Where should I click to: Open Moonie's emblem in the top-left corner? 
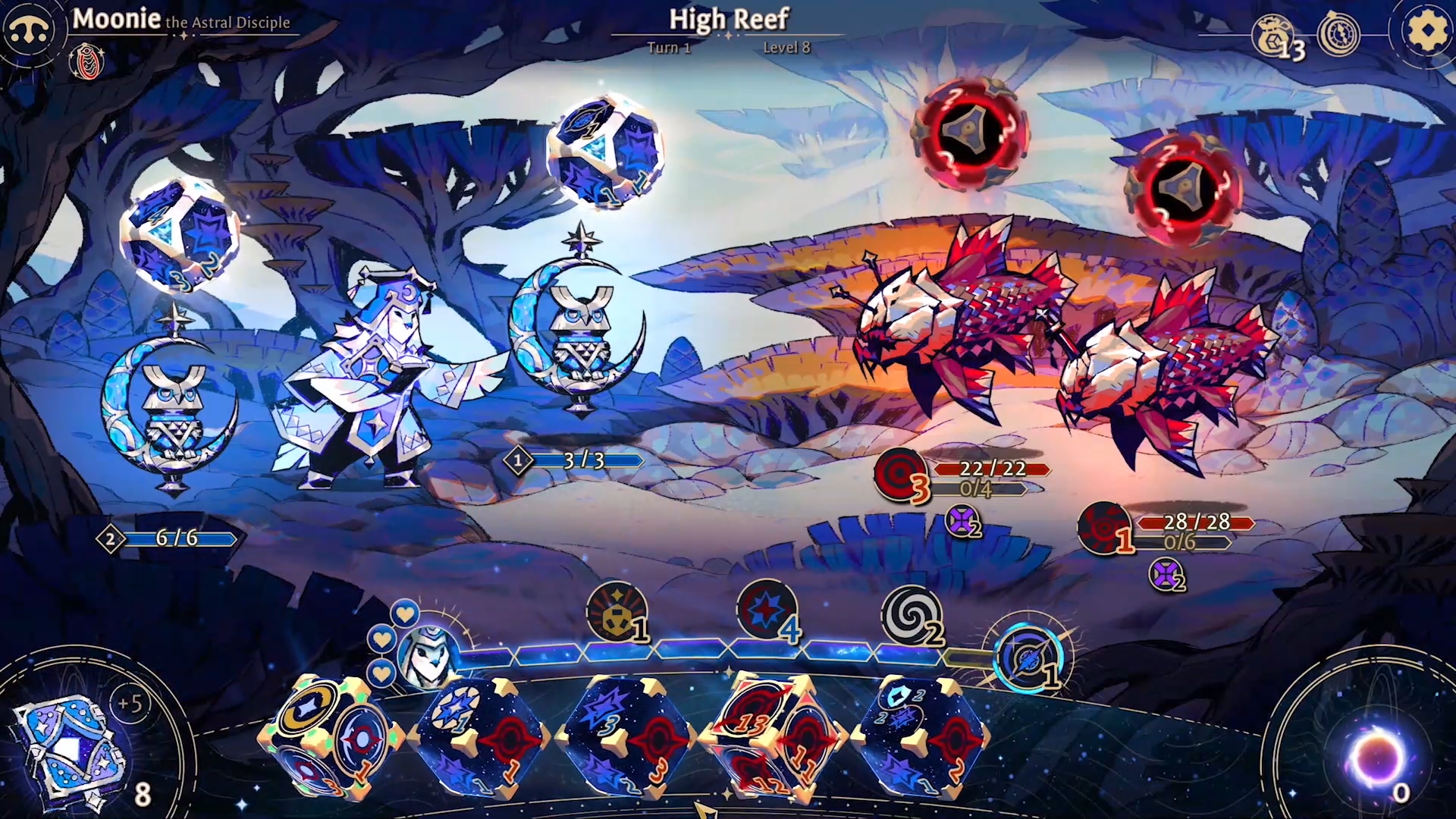(x=27, y=29)
